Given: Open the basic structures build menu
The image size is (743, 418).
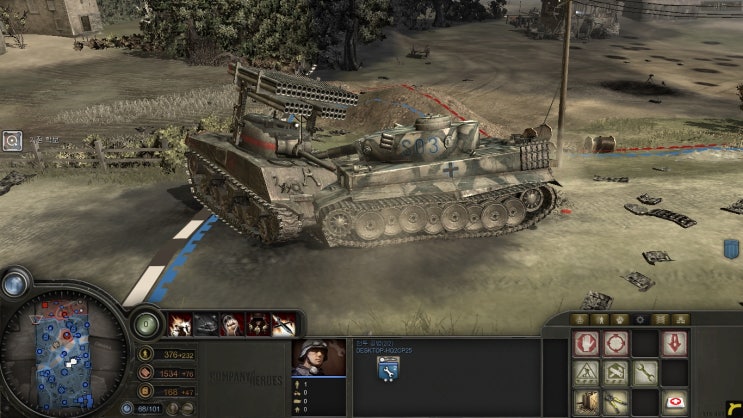Looking at the screenshot, I should (x=586, y=373).
